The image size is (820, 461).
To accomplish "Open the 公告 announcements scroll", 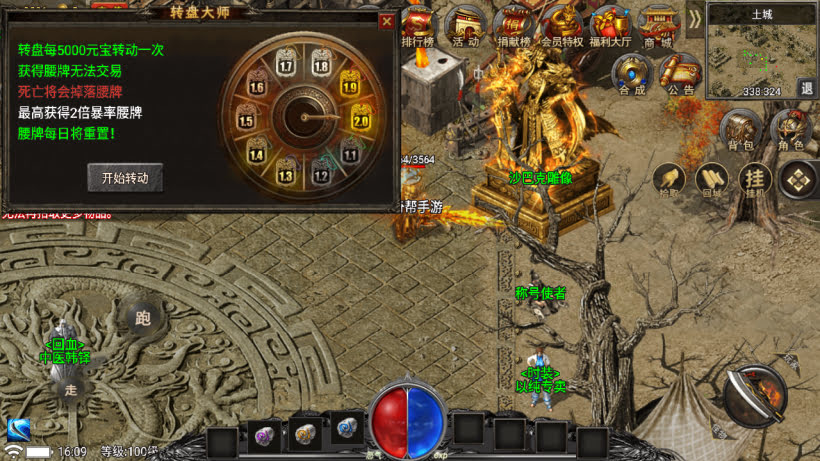I will tap(681, 73).
